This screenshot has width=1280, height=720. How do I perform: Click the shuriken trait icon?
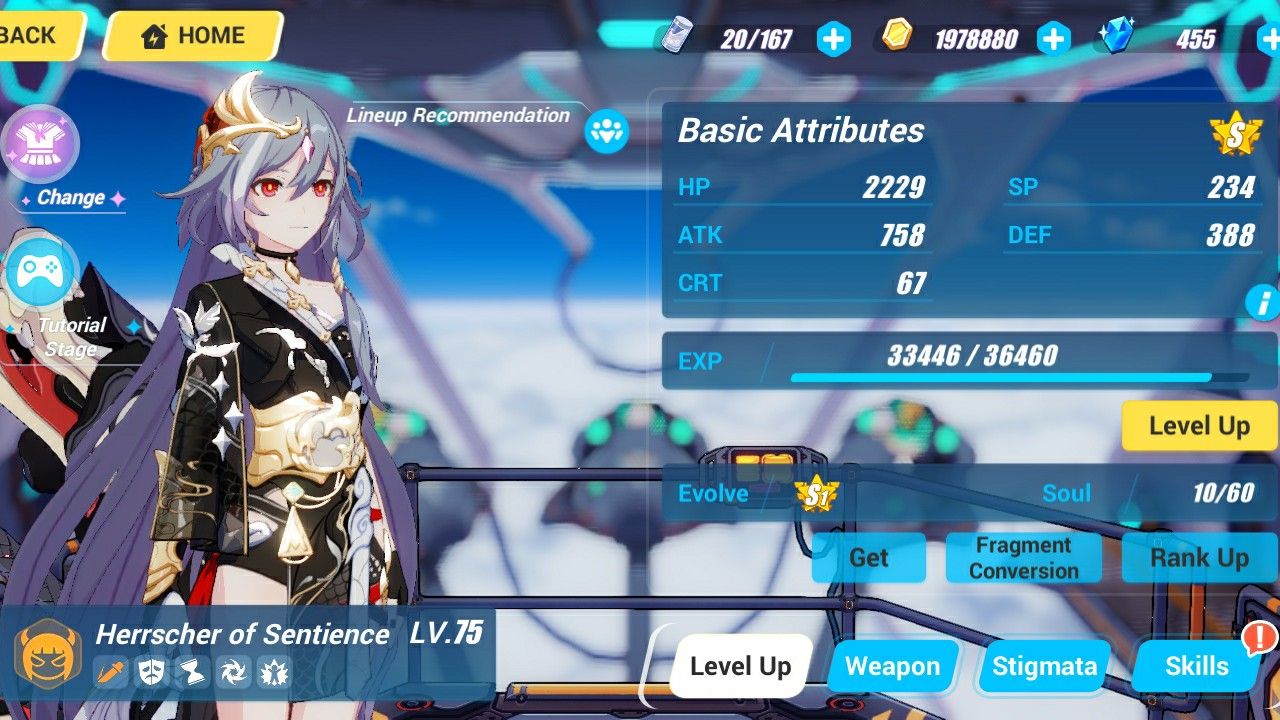[234, 672]
